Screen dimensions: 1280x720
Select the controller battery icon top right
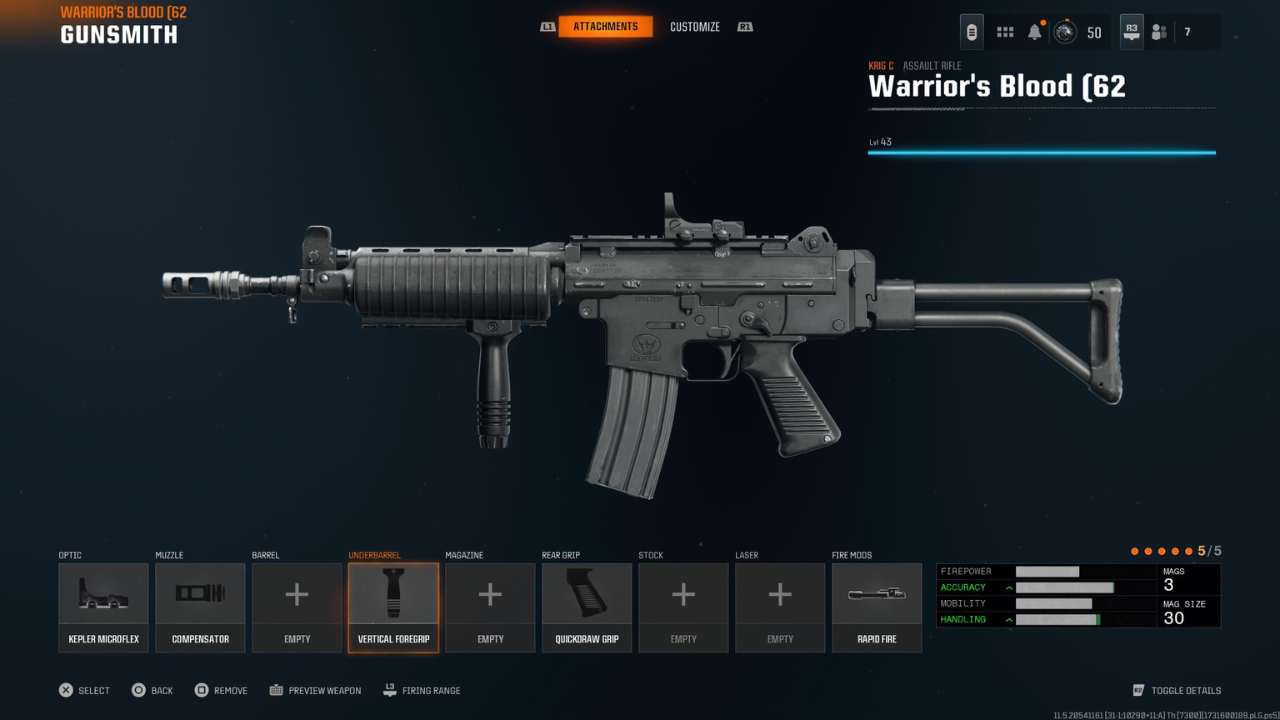coord(971,31)
